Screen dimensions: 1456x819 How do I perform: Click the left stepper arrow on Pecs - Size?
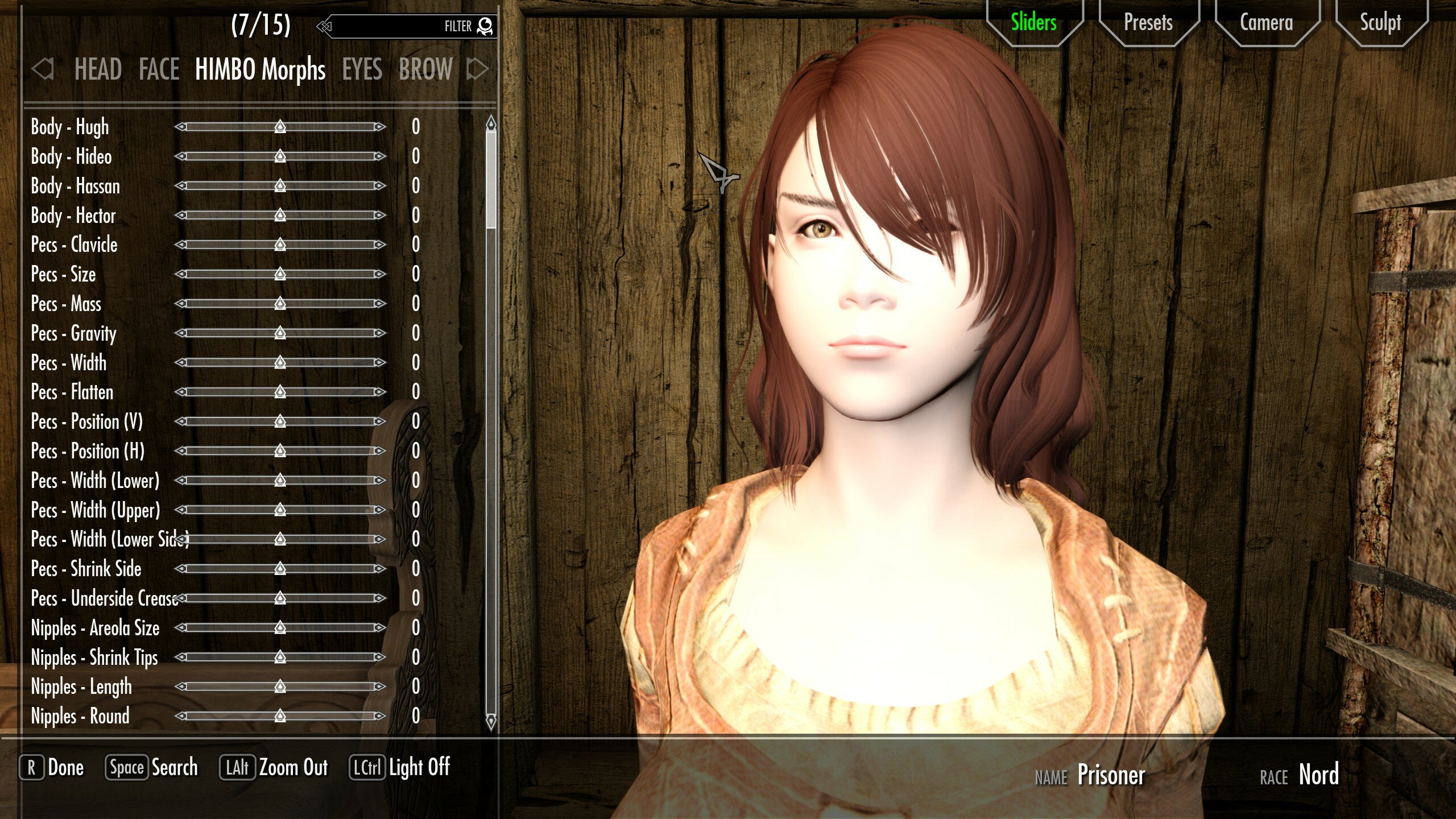tap(181, 275)
